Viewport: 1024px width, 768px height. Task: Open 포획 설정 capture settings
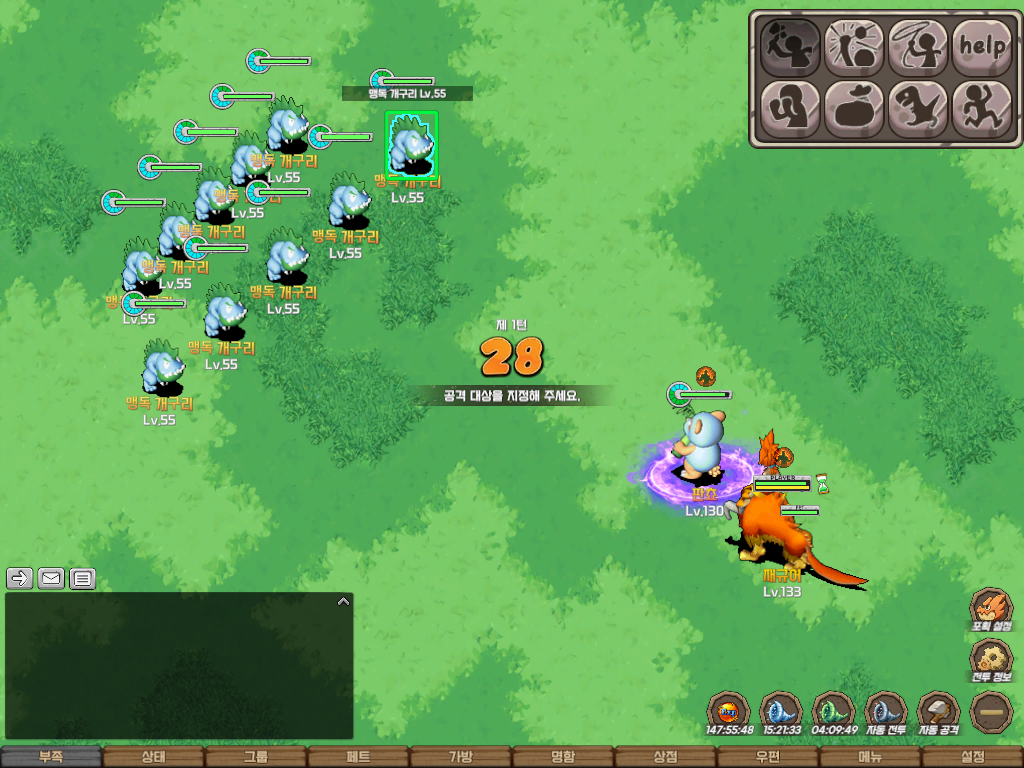[x=992, y=609]
